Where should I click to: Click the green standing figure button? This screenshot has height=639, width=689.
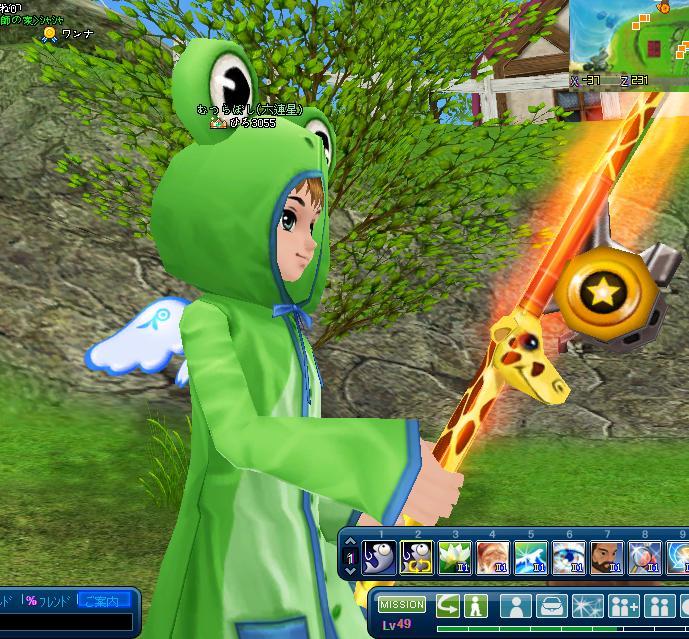pyautogui.click(x=475, y=605)
